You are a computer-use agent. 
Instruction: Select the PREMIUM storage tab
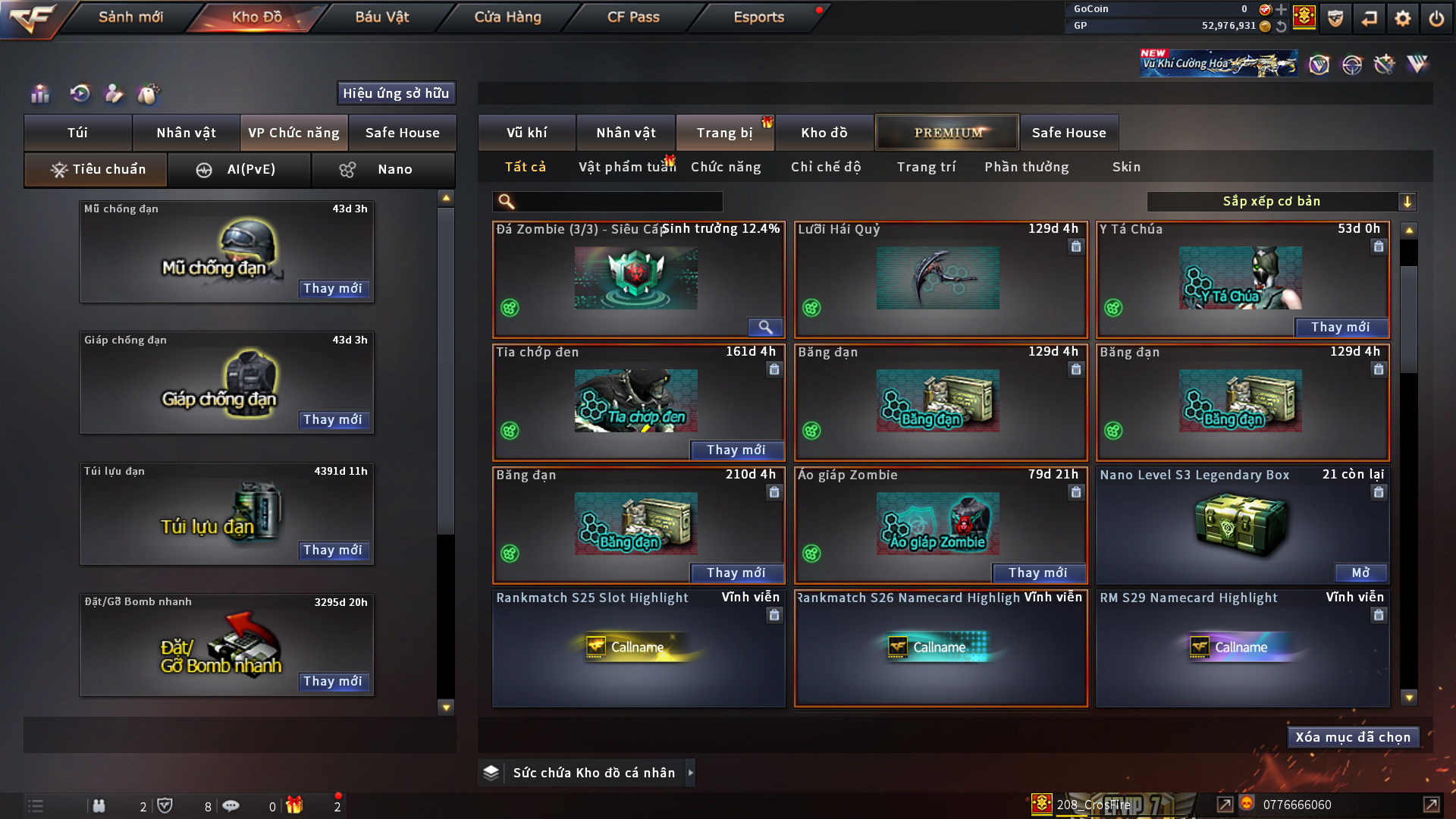947,133
